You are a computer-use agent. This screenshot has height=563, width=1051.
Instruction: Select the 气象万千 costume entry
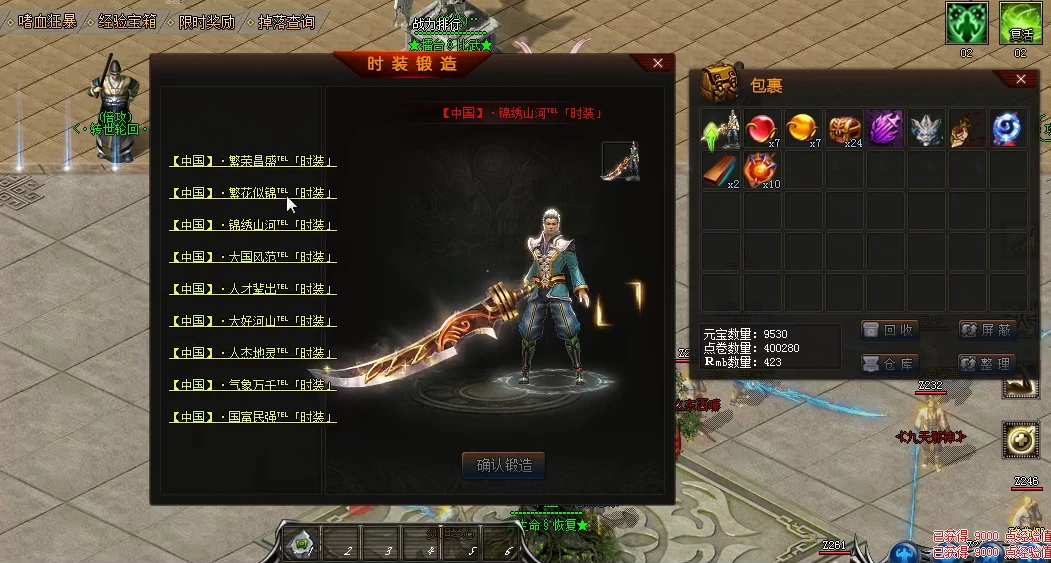tap(253, 385)
